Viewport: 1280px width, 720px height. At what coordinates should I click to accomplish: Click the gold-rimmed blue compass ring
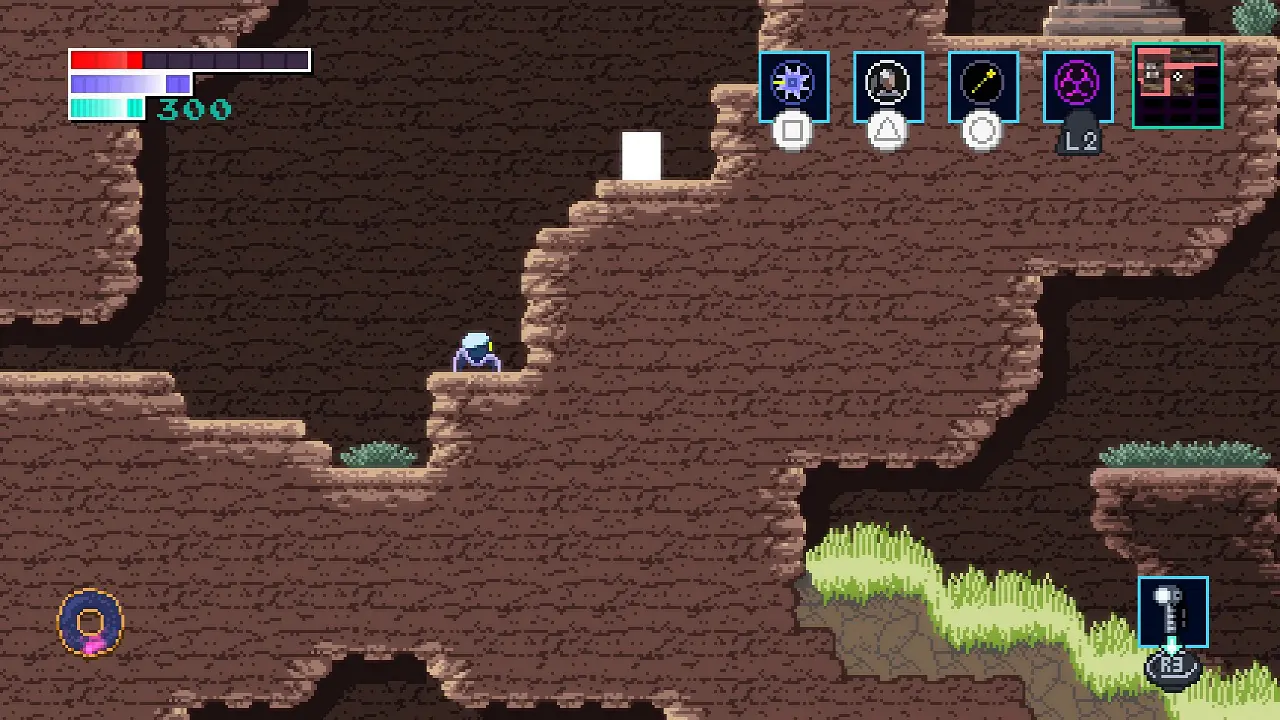91,623
